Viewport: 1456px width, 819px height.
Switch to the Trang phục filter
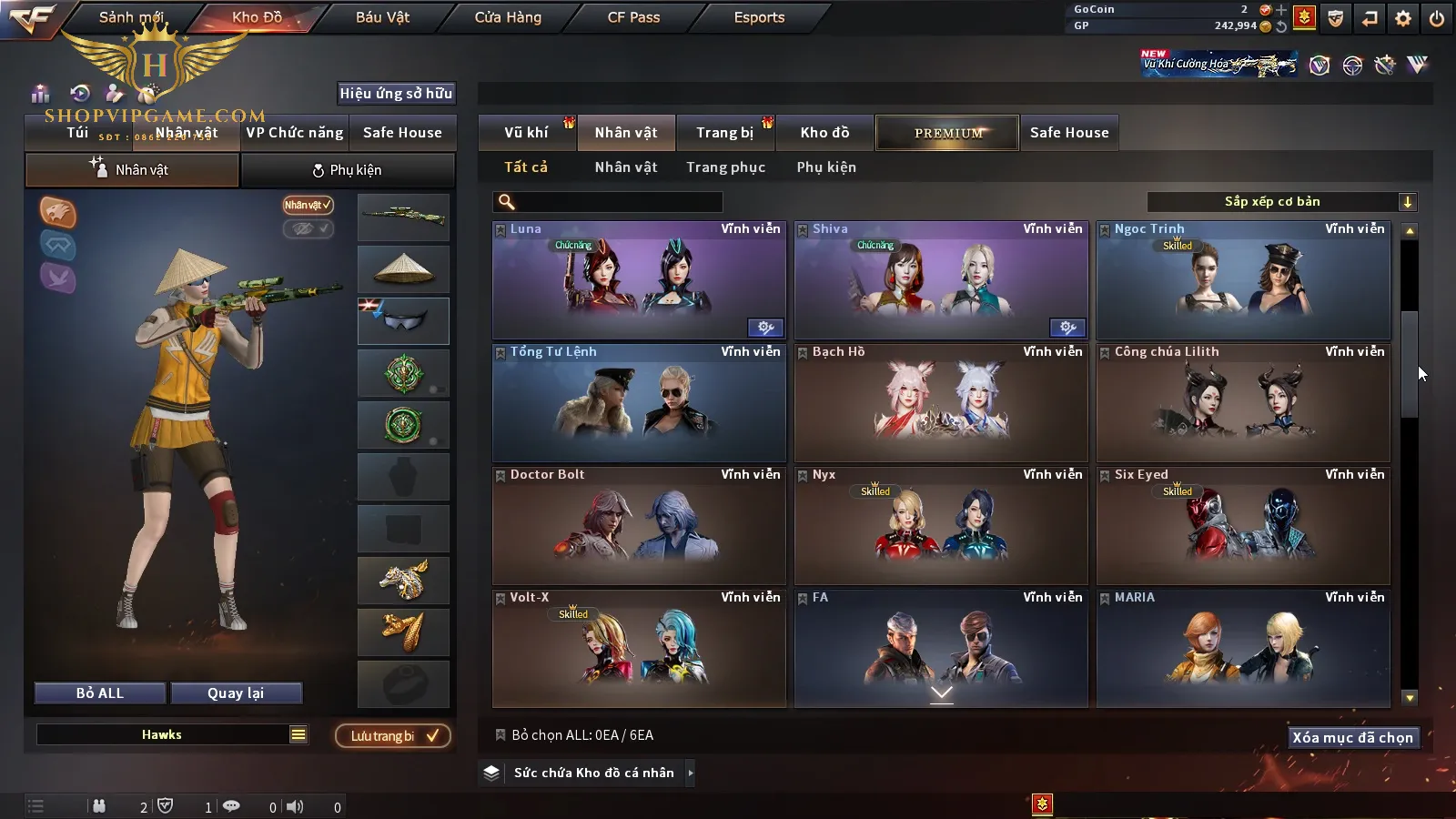(725, 167)
